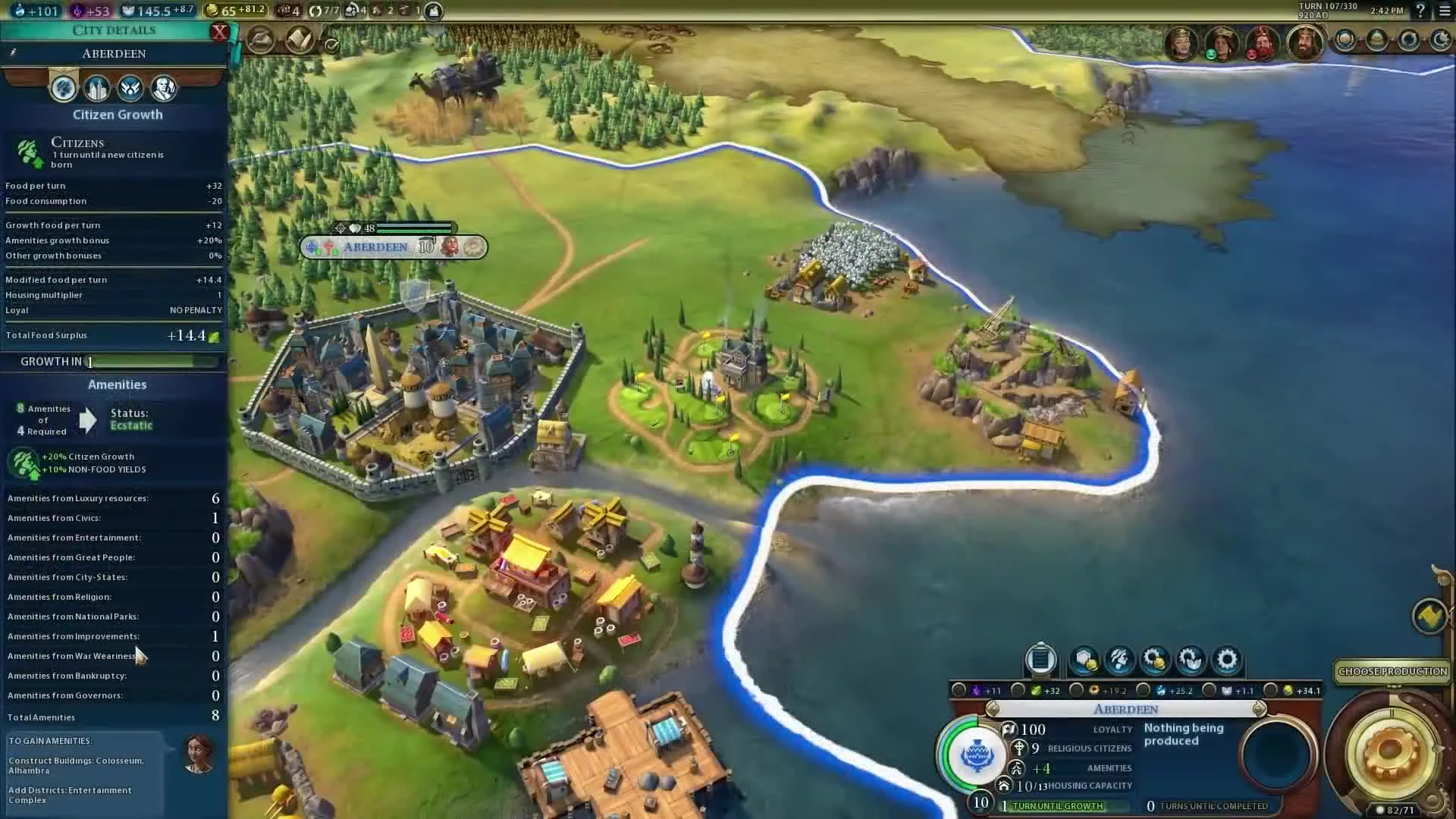Toggle the map search scroll icon
This screenshot has height=819, width=1456.
point(299,39)
